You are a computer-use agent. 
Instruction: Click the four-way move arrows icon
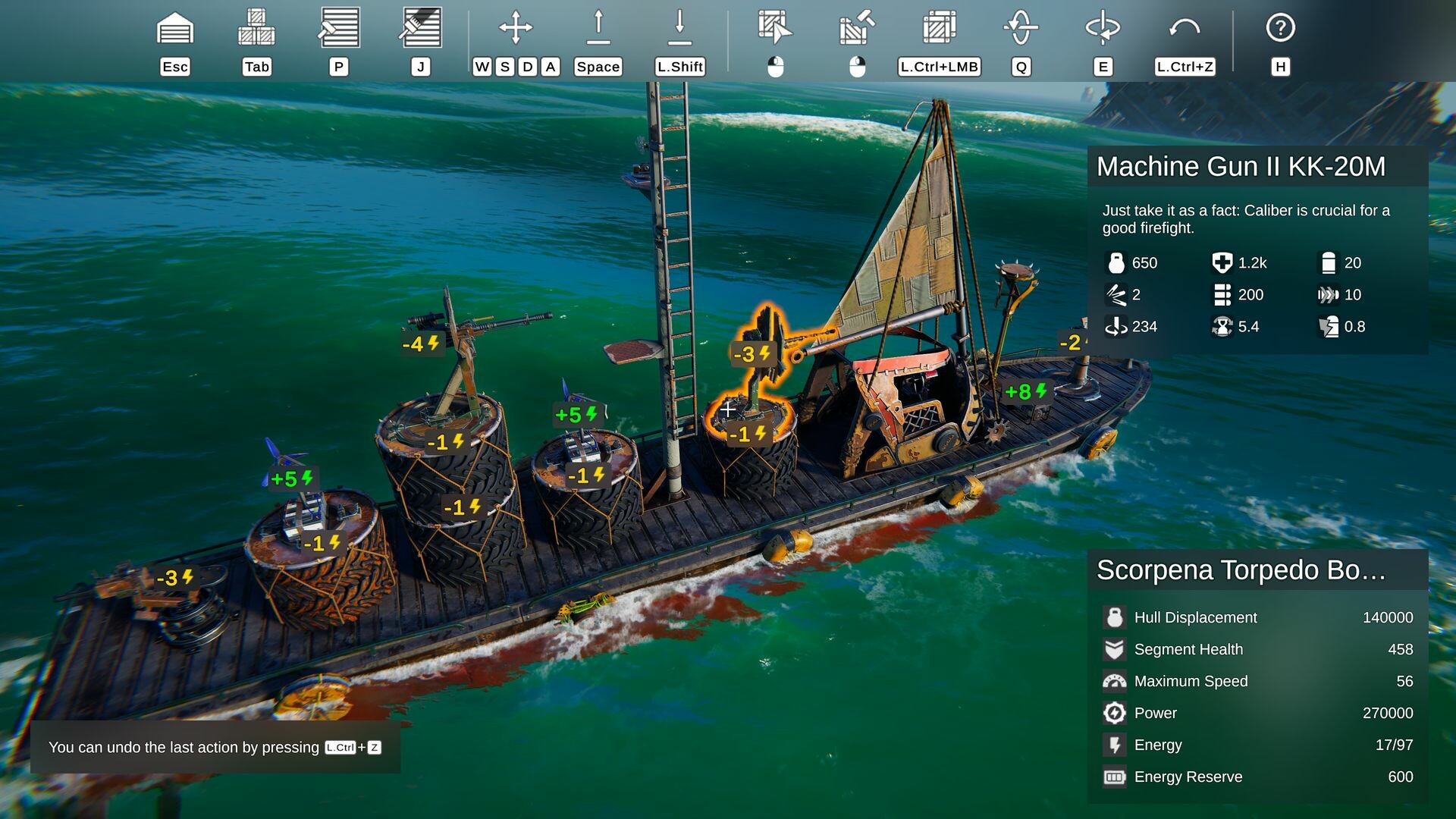(516, 28)
